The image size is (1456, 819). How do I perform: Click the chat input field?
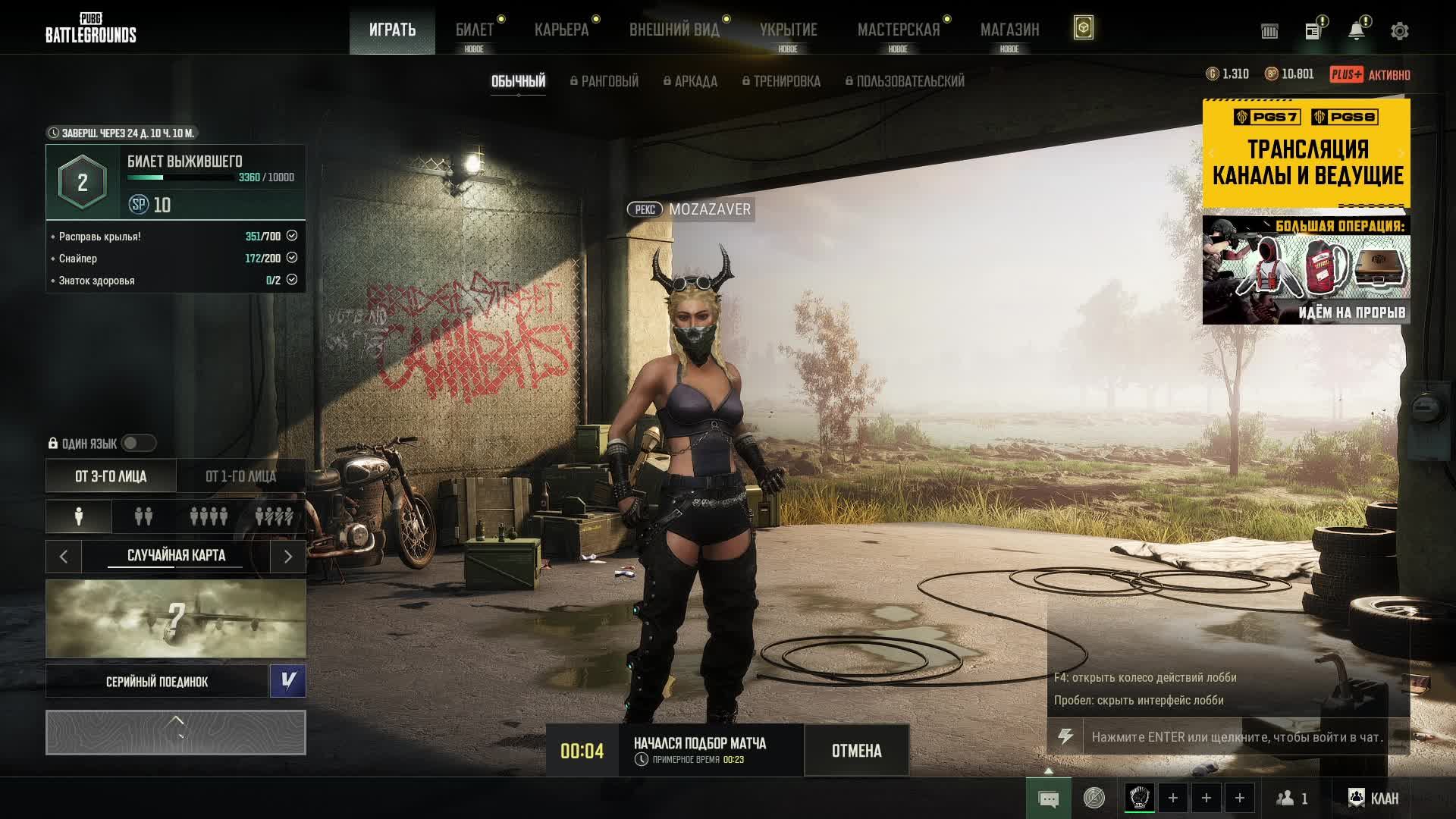[1236, 736]
